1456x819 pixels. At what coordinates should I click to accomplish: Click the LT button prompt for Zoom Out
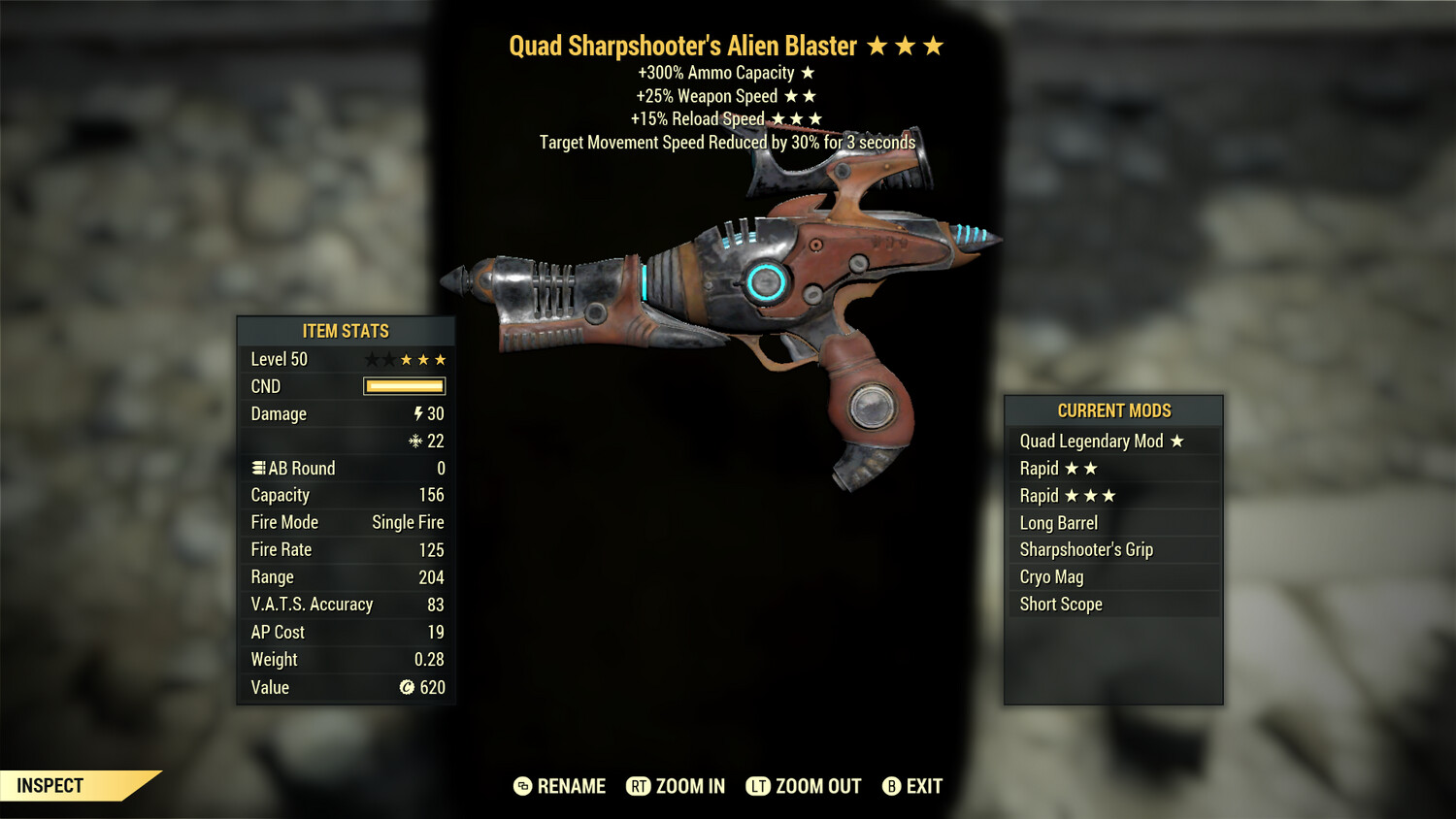(x=759, y=786)
